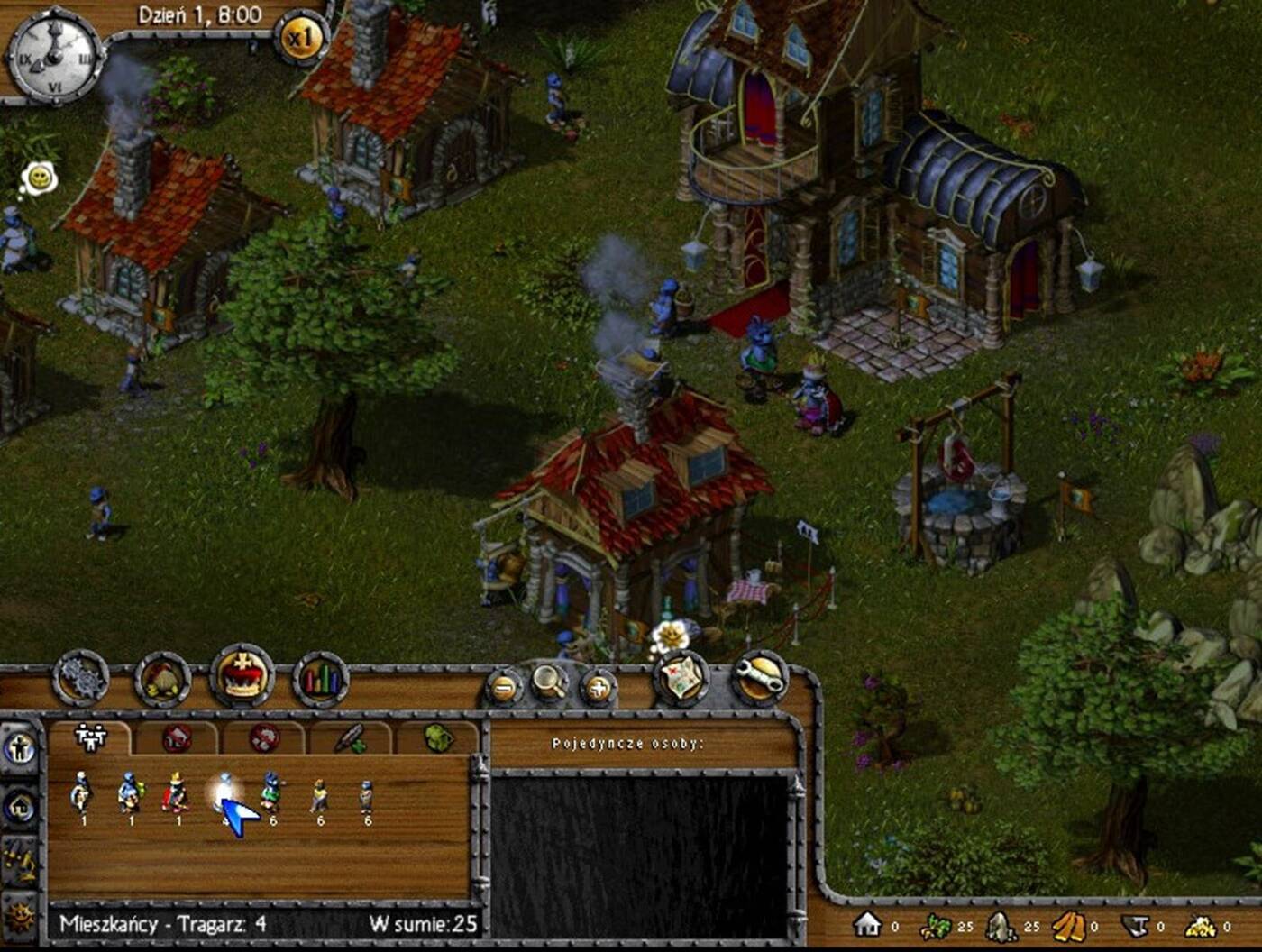This screenshot has width=1262, height=952.
Task: Select the house-icon side panel button
Action: [20, 807]
